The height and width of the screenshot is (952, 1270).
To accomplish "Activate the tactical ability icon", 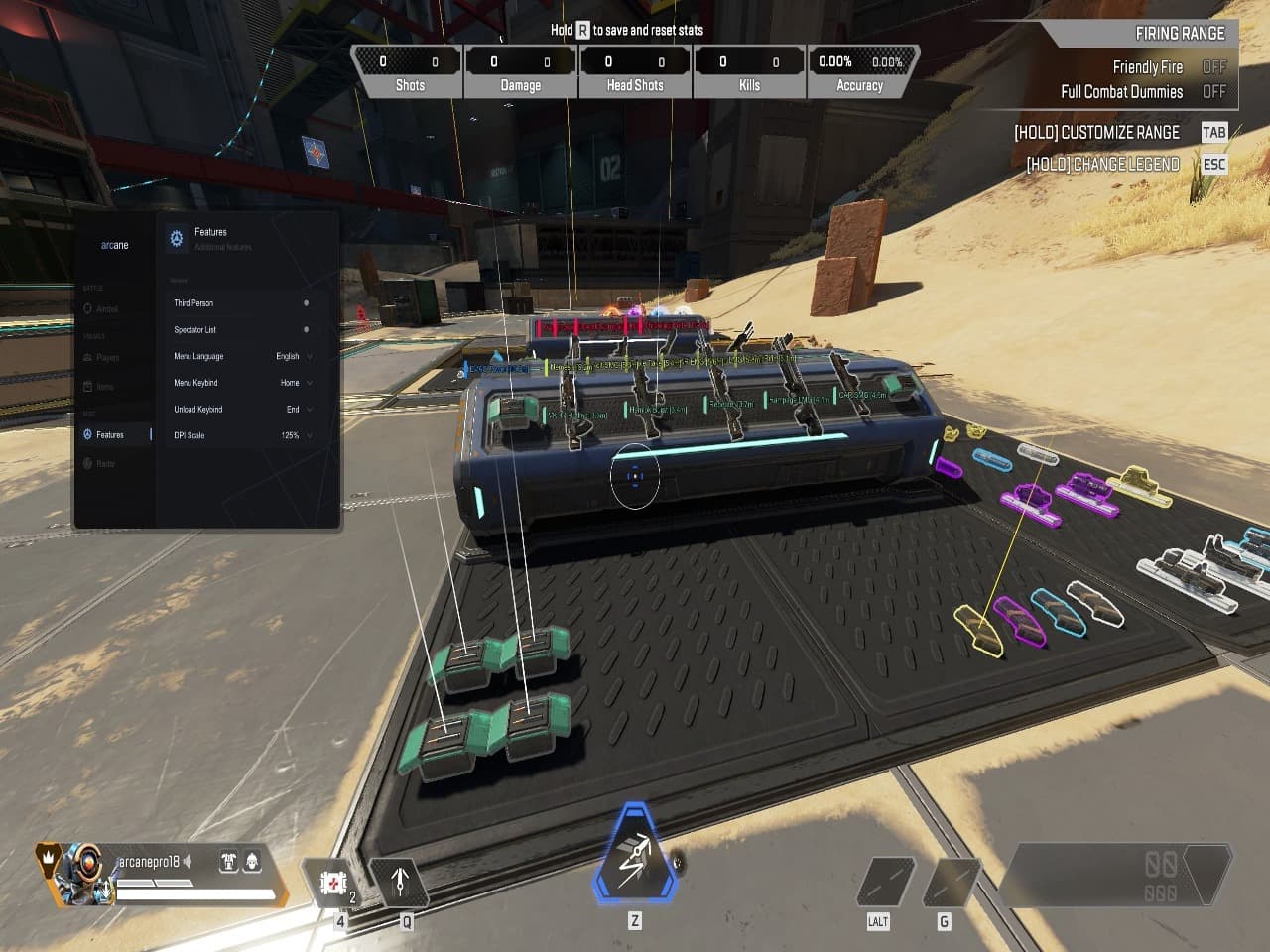I will tap(400, 881).
